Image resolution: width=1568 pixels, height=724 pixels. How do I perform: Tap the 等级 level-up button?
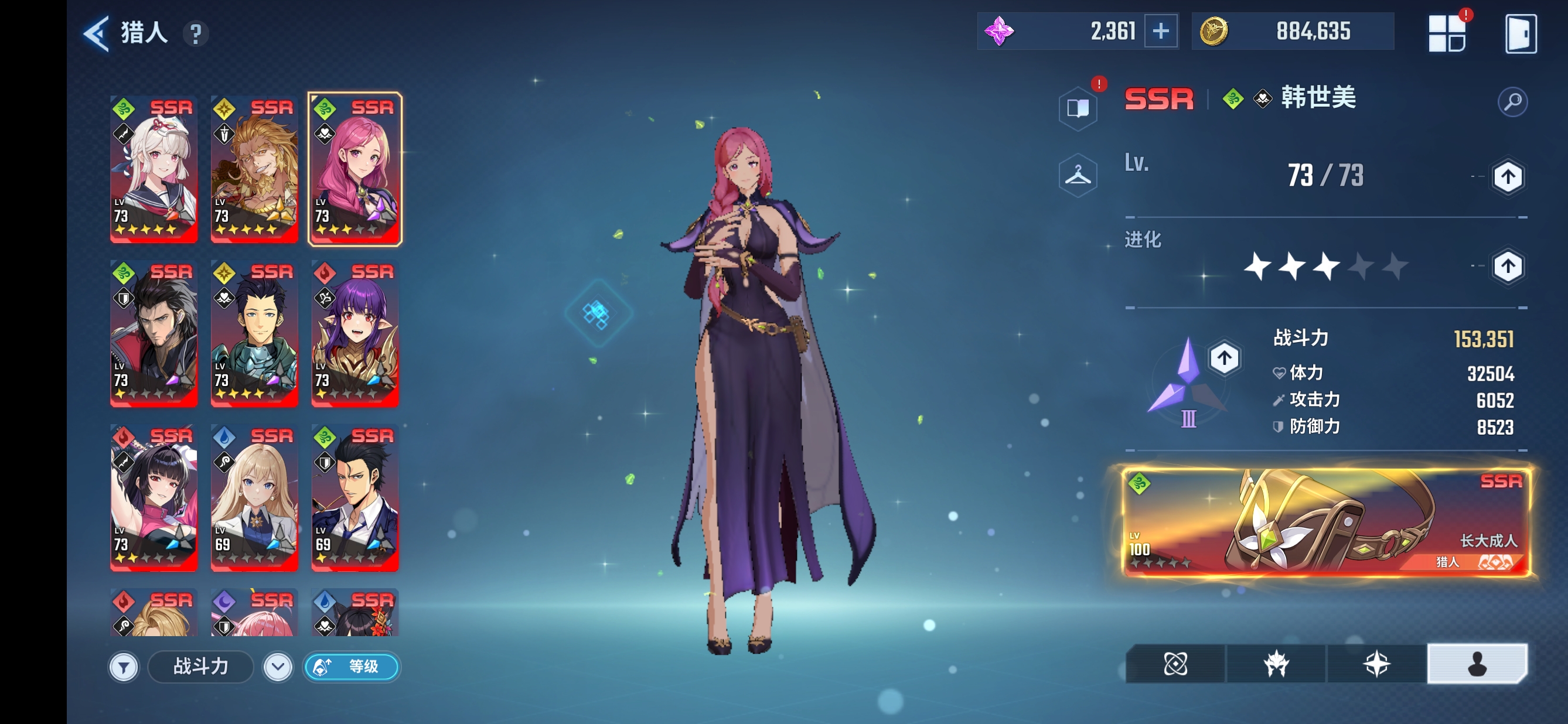click(x=351, y=667)
